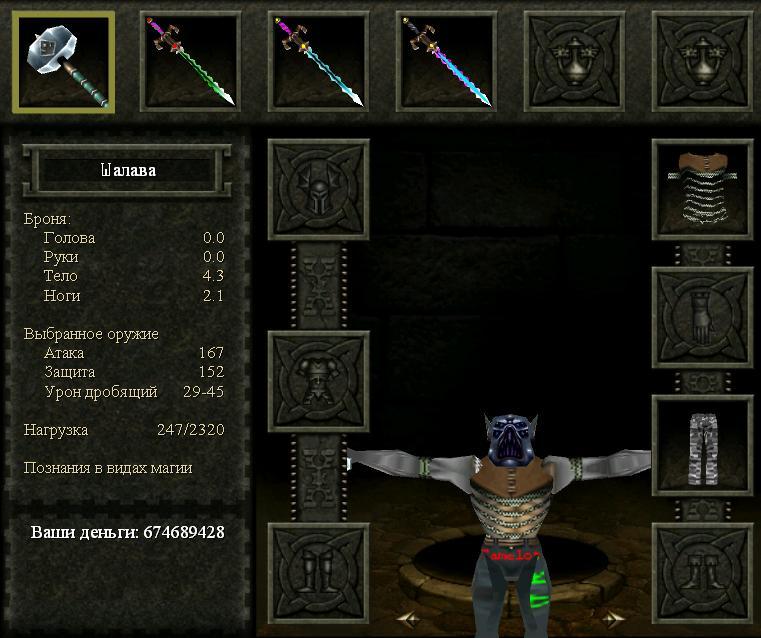
Task: Select the war hammer weapon slot
Action: pyautogui.click(x=62, y=61)
